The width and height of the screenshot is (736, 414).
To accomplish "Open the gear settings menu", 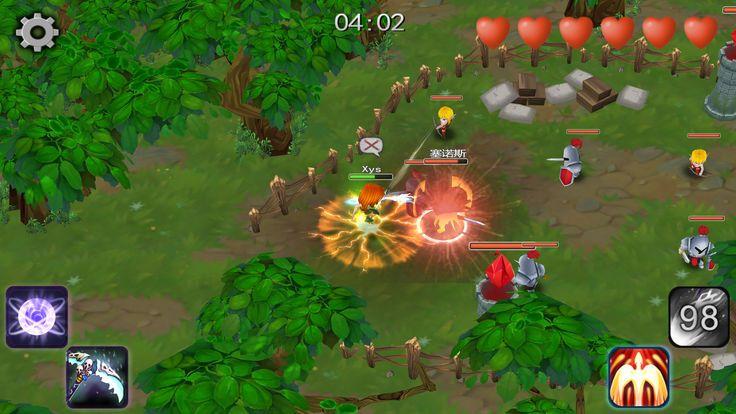I will pyautogui.click(x=37, y=32).
